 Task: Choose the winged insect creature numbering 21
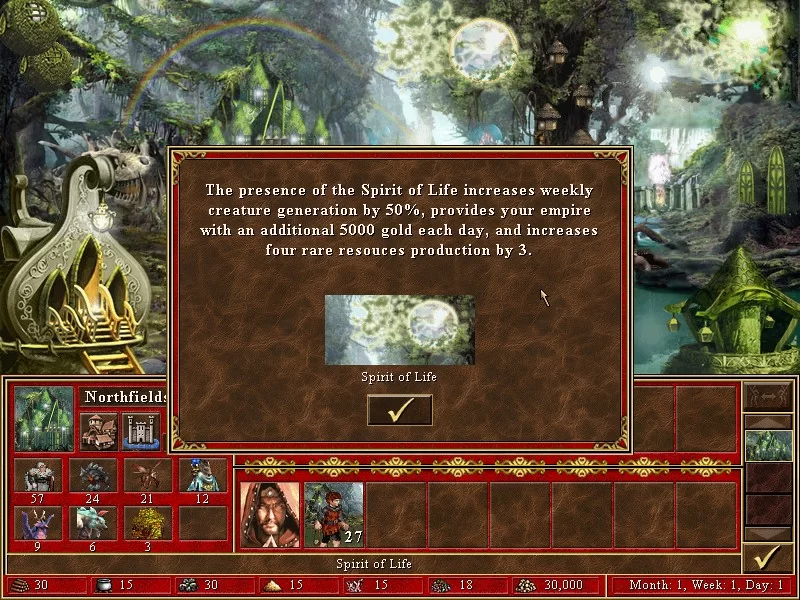[x=147, y=477]
